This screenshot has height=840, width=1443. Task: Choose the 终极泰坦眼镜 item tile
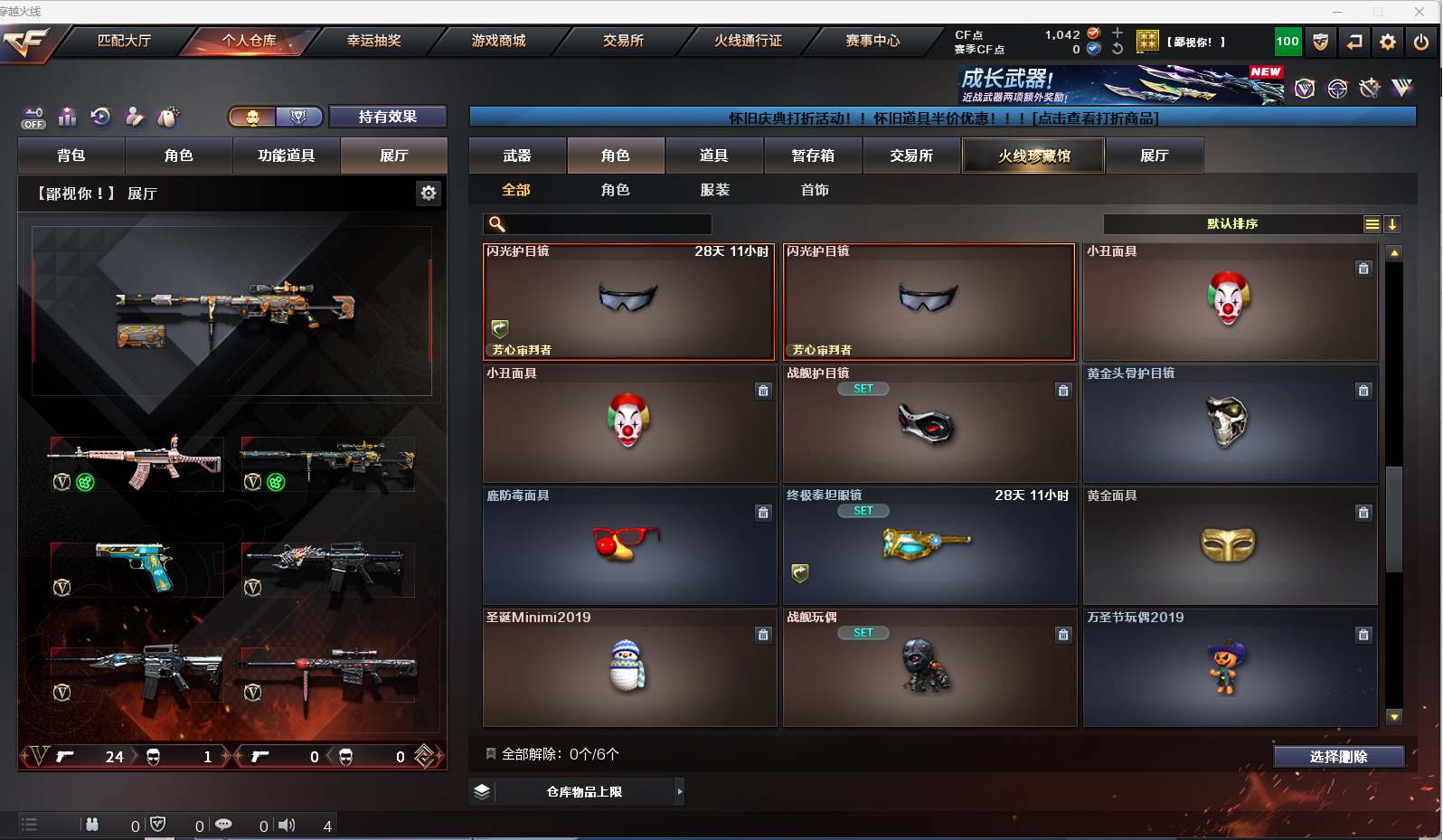(x=929, y=545)
